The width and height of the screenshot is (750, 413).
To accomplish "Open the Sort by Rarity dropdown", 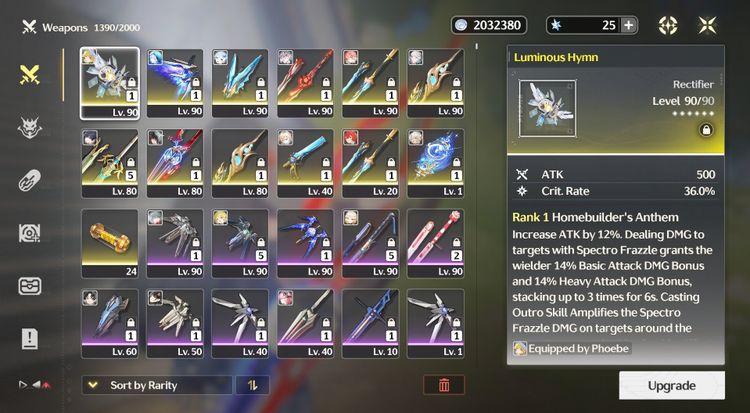I will tap(157, 385).
